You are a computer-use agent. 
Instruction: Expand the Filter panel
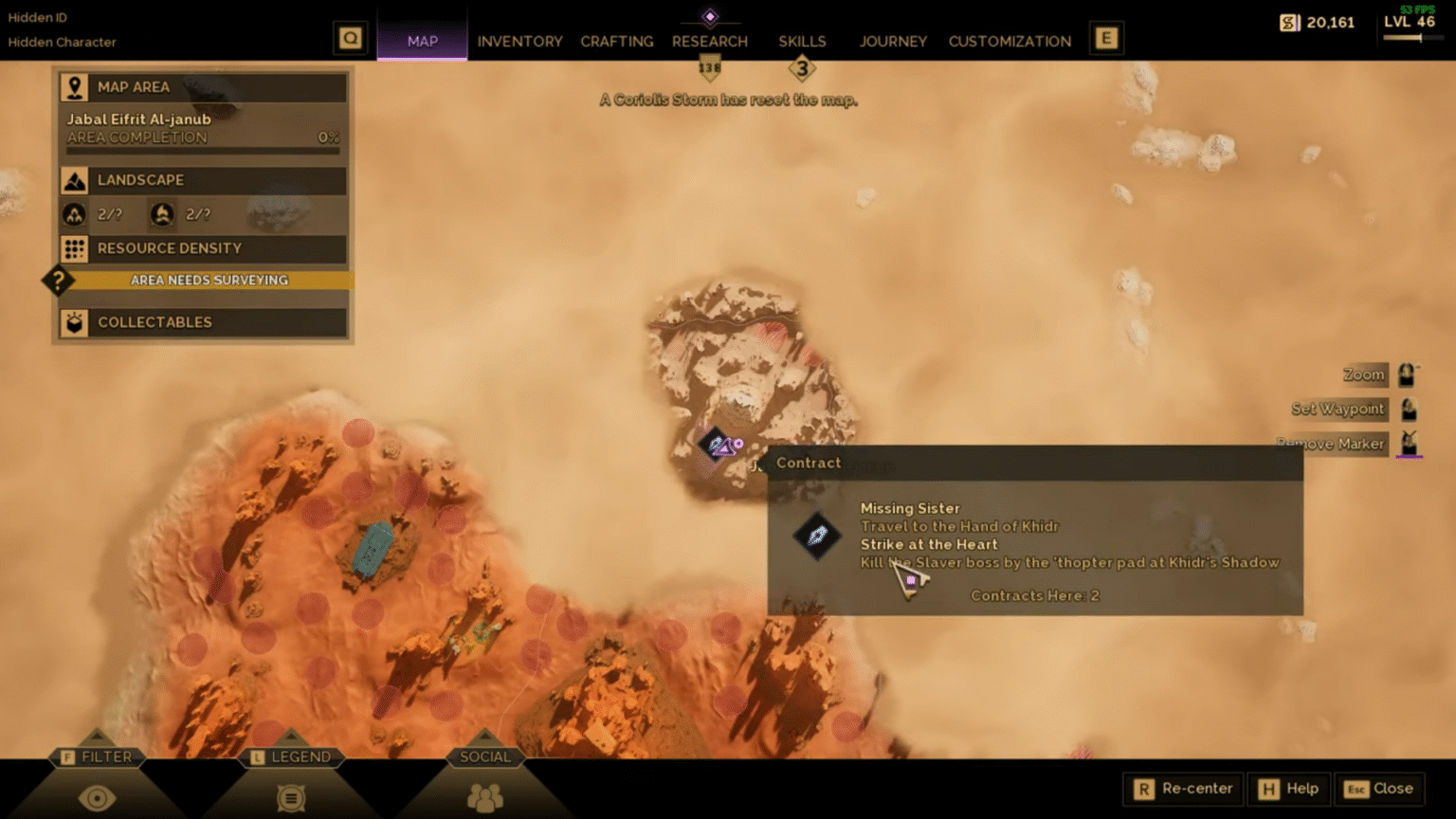98,756
